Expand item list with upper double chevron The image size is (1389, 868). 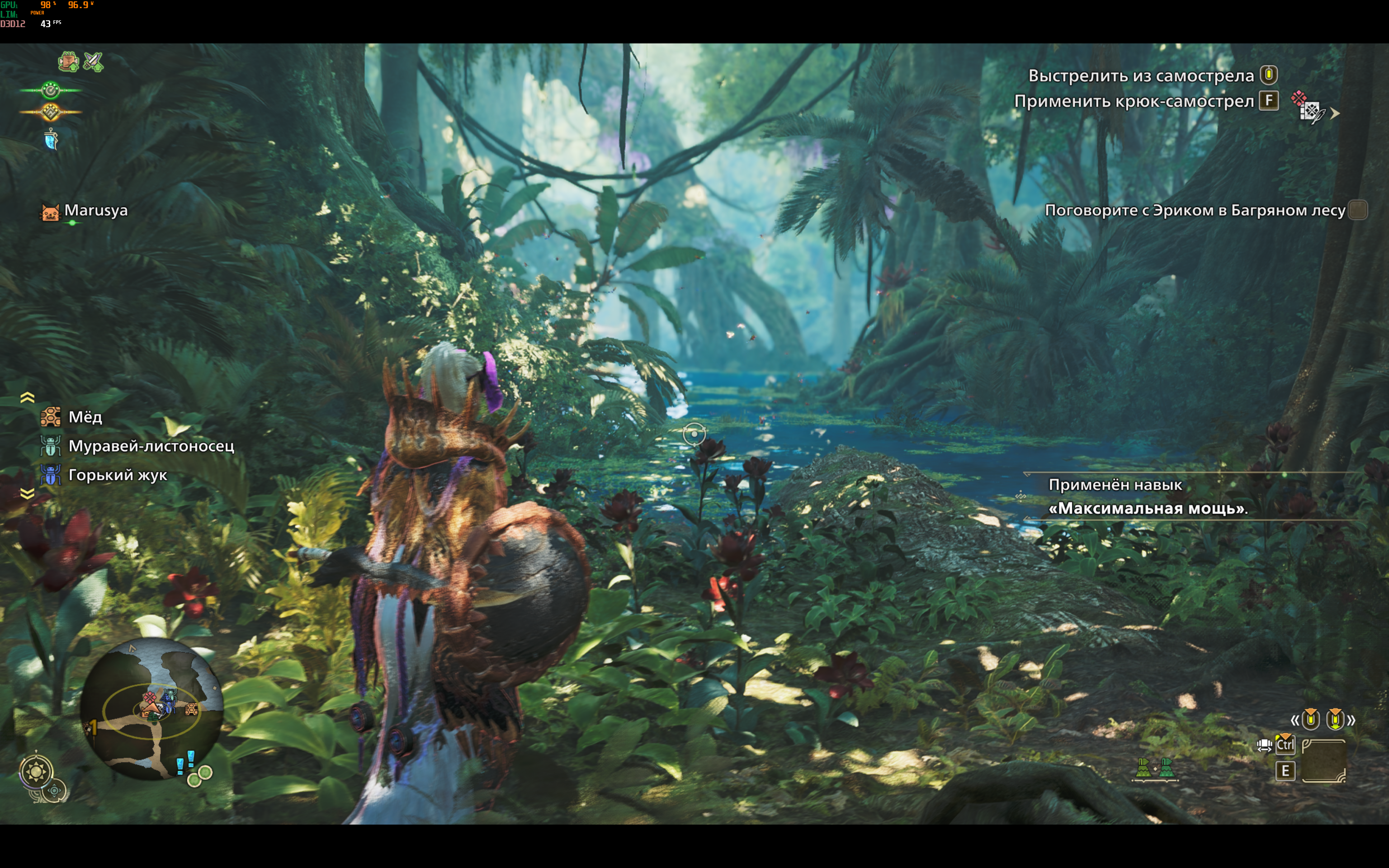(27, 397)
